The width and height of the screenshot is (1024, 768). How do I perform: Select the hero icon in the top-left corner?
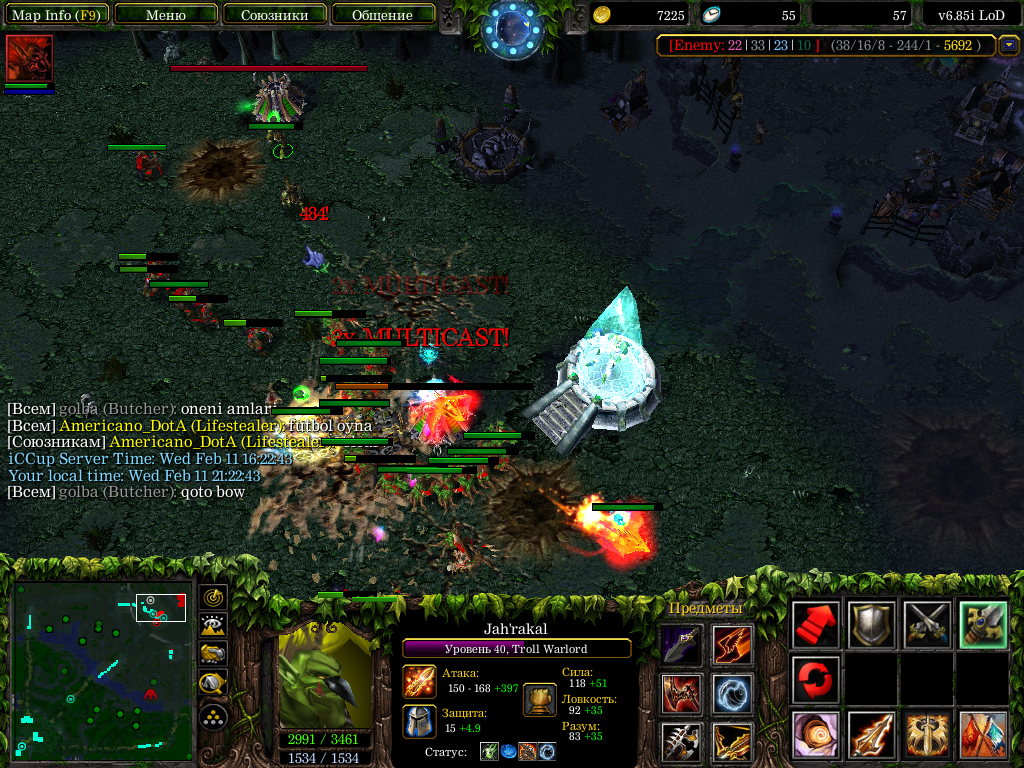(29, 58)
